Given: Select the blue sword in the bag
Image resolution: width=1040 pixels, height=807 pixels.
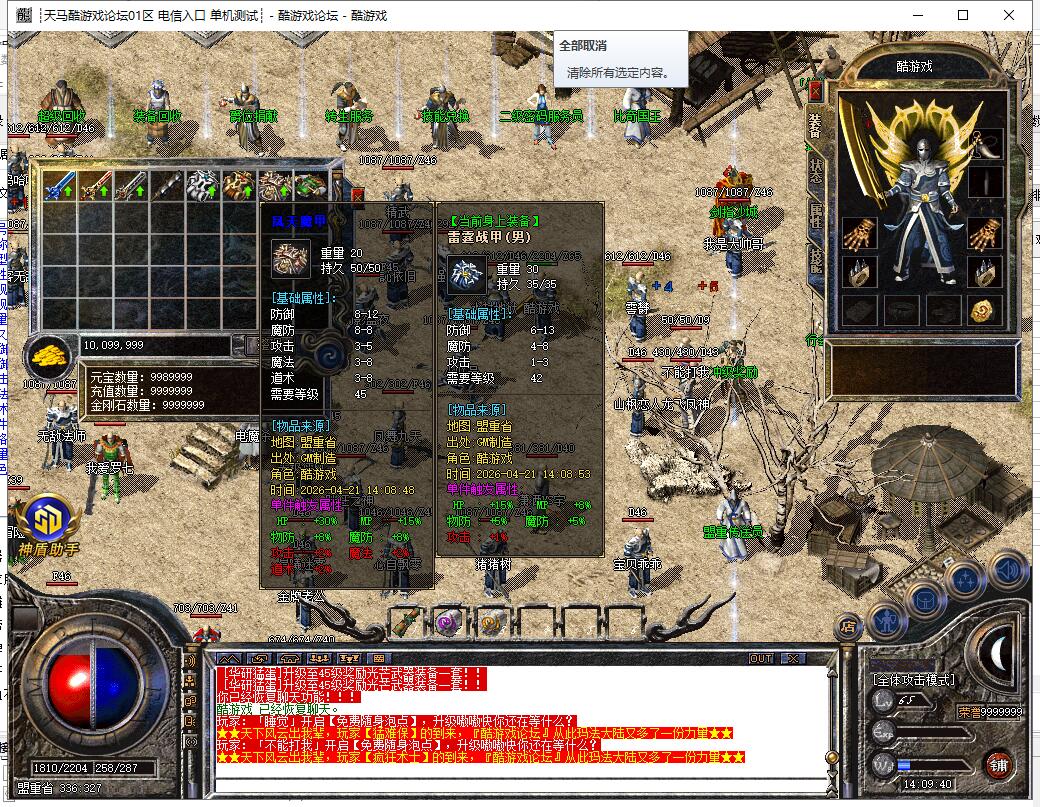Looking at the screenshot, I should (59, 186).
